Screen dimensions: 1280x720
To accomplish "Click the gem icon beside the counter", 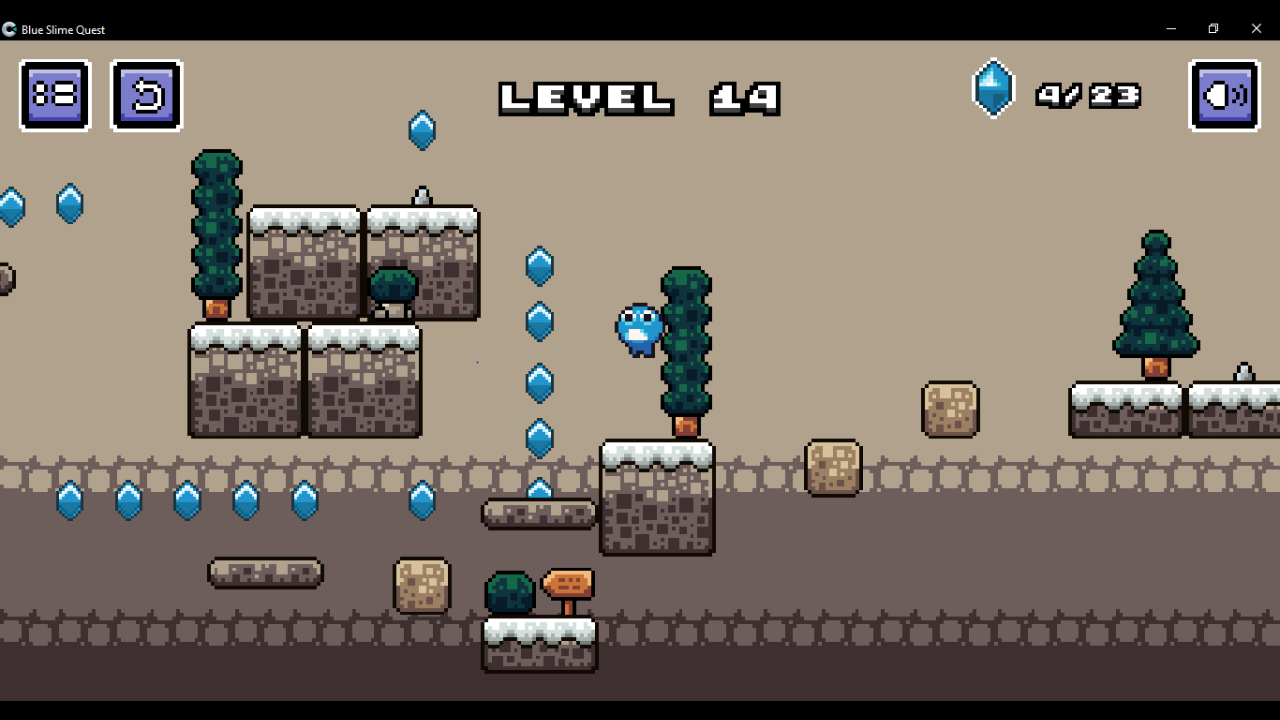I will [x=993, y=88].
